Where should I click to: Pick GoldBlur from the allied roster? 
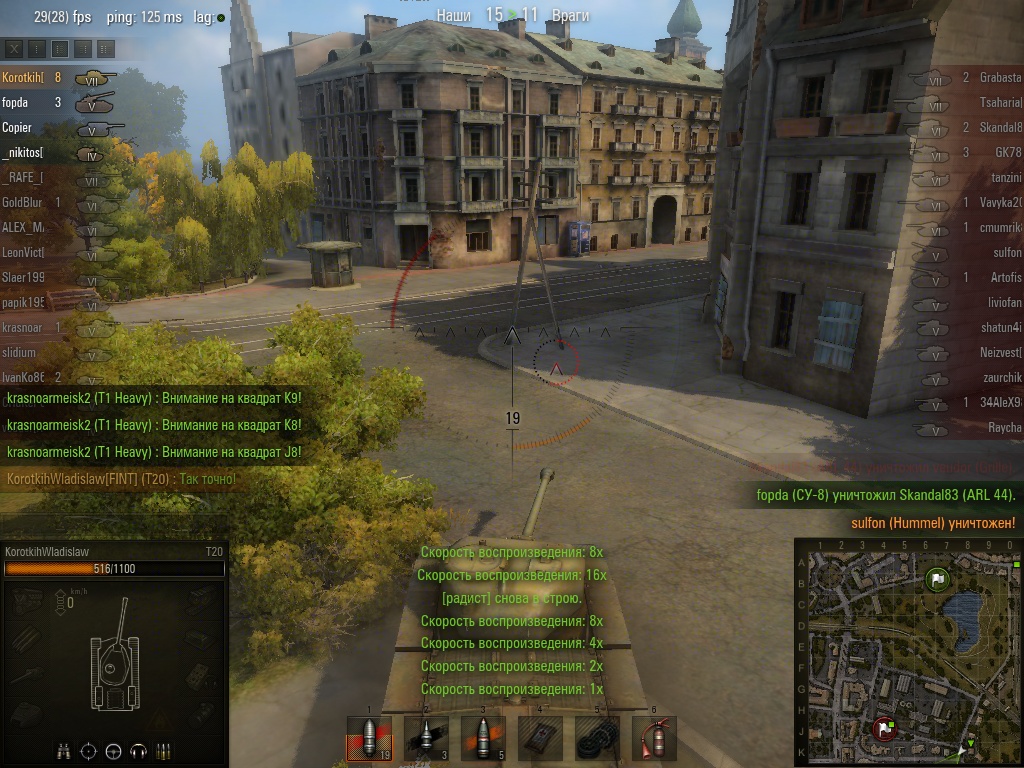tap(21, 202)
